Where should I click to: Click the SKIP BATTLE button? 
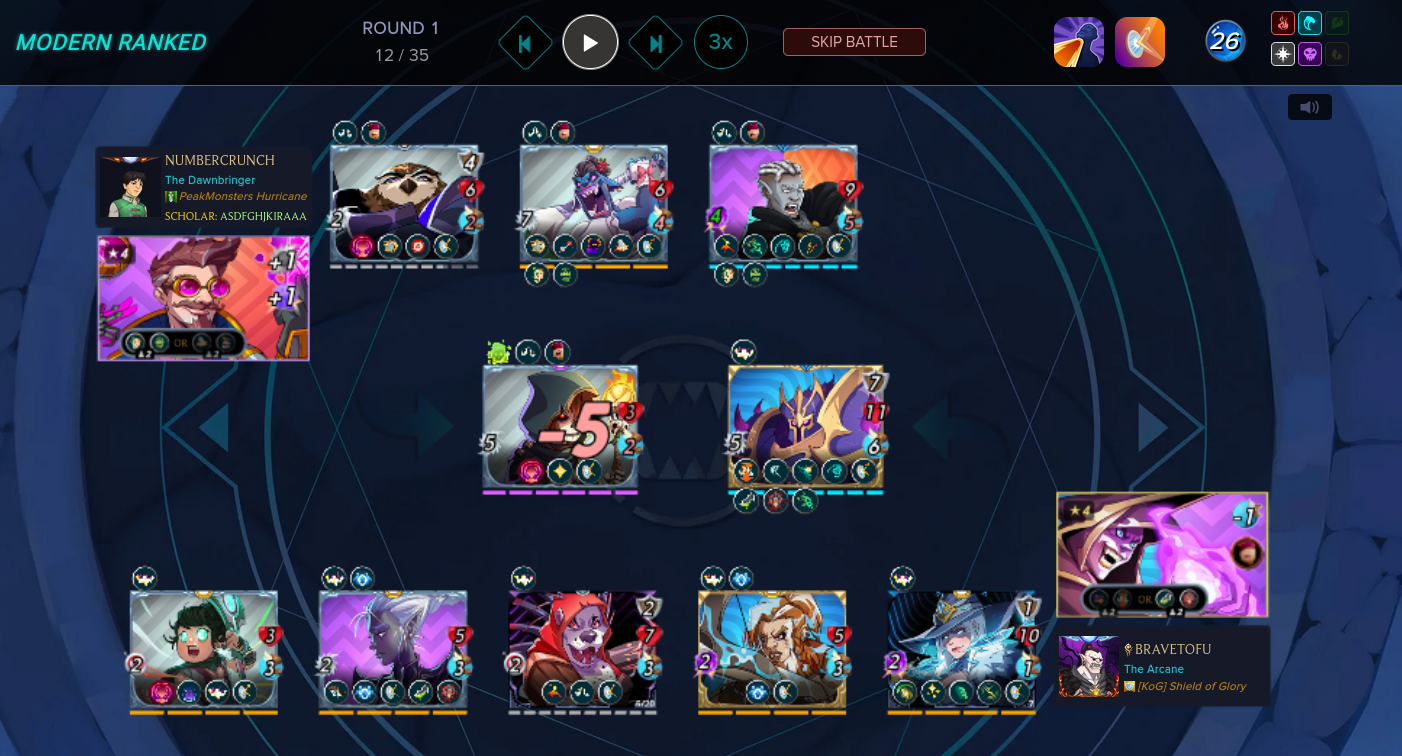[854, 42]
